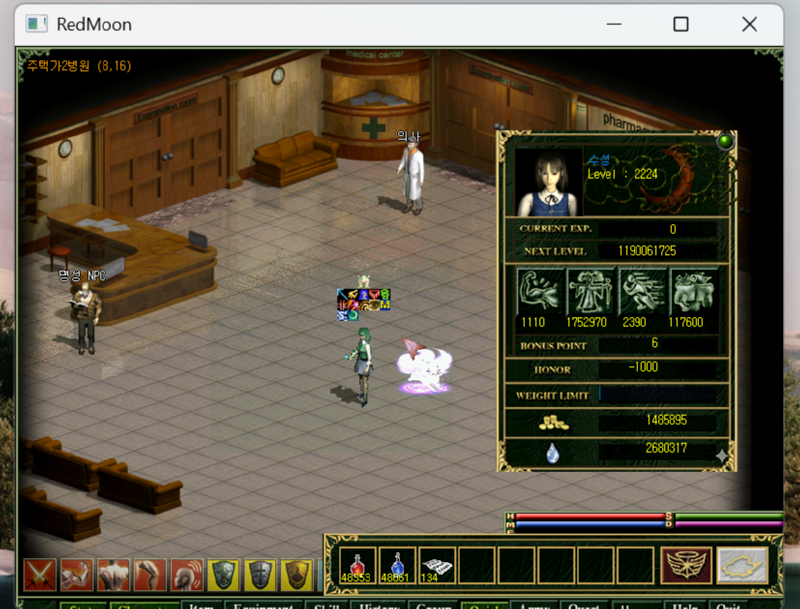The image size is (800, 609).
Task: Close the RedMoon window
Action: 749,24
